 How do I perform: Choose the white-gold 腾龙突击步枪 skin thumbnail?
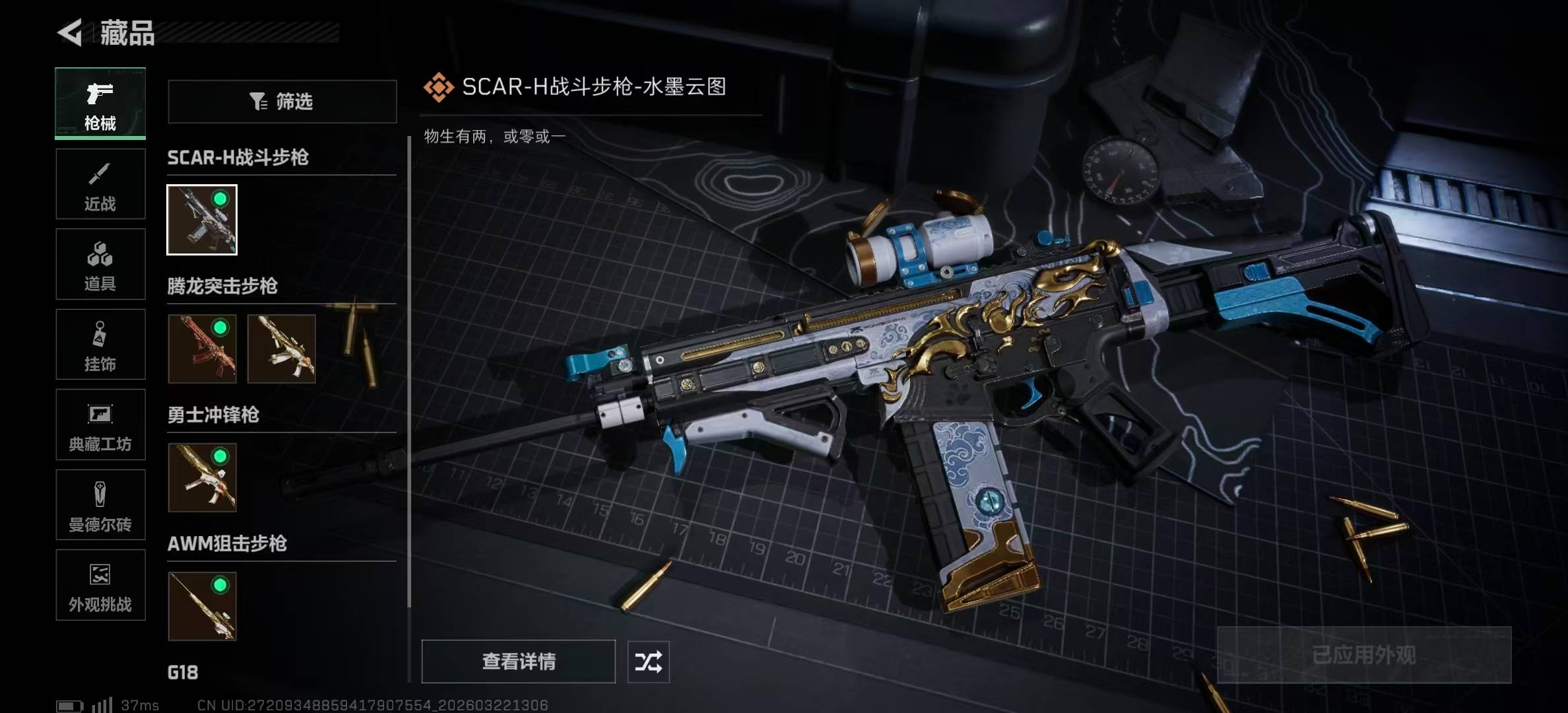click(x=282, y=349)
